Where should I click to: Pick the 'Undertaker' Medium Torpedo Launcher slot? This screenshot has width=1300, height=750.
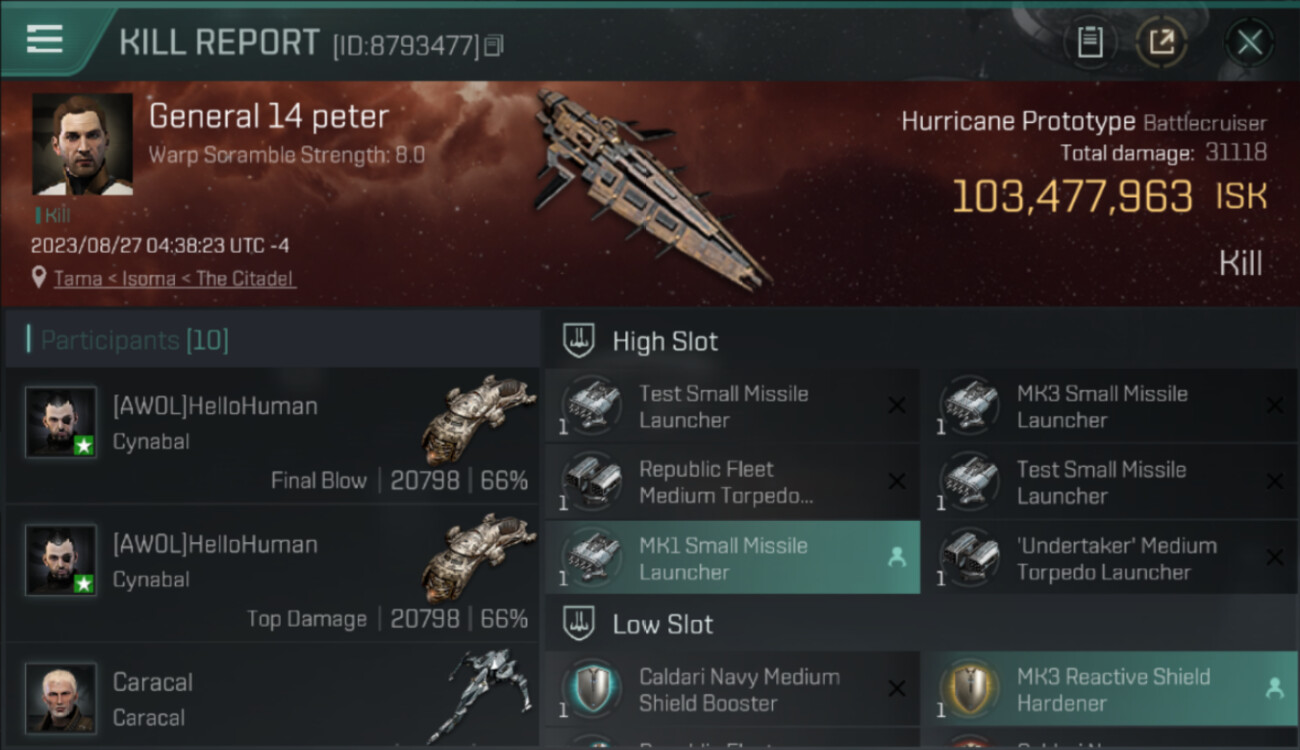click(1110, 558)
